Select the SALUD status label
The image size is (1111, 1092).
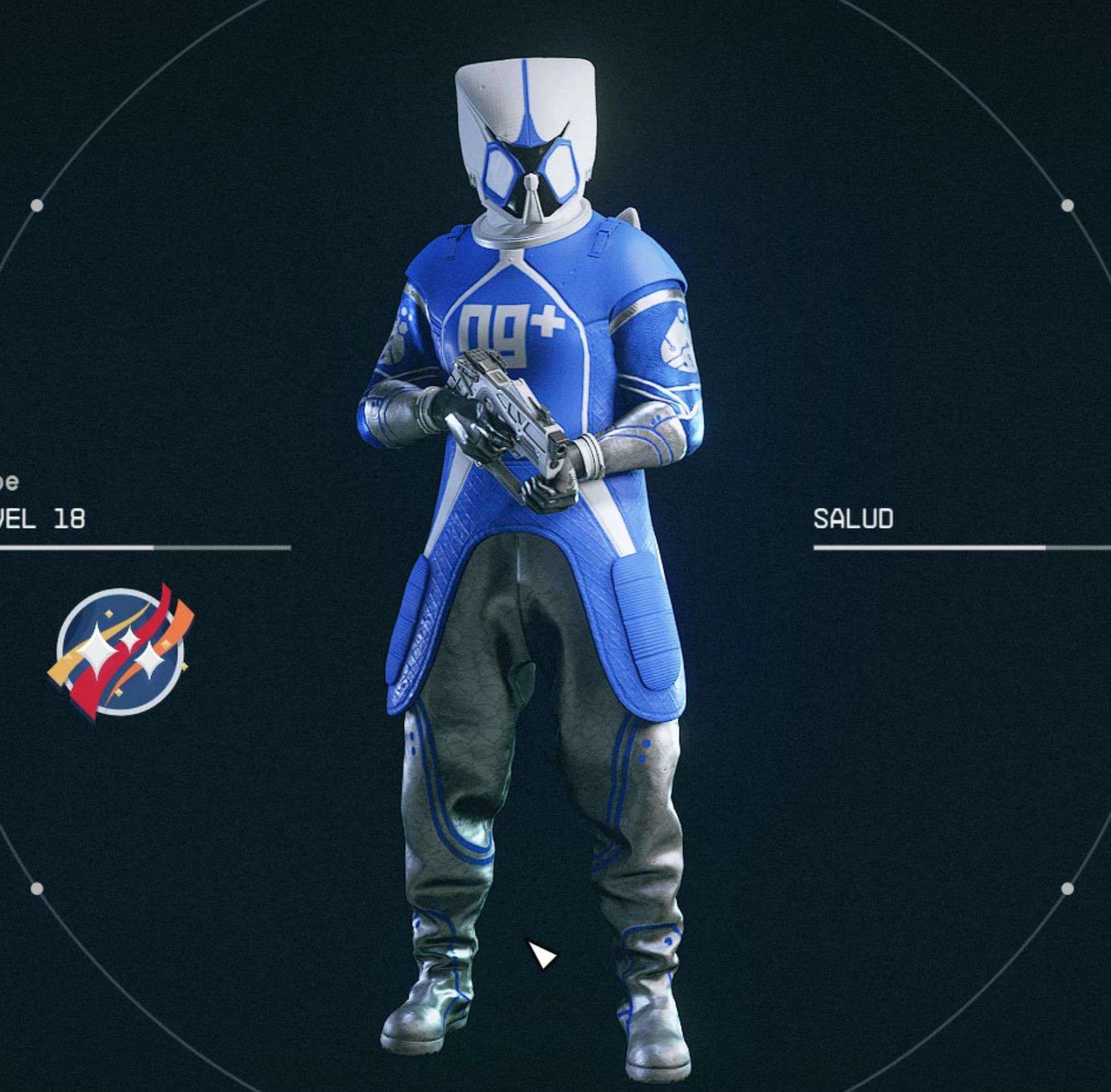click(x=853, y=519)
